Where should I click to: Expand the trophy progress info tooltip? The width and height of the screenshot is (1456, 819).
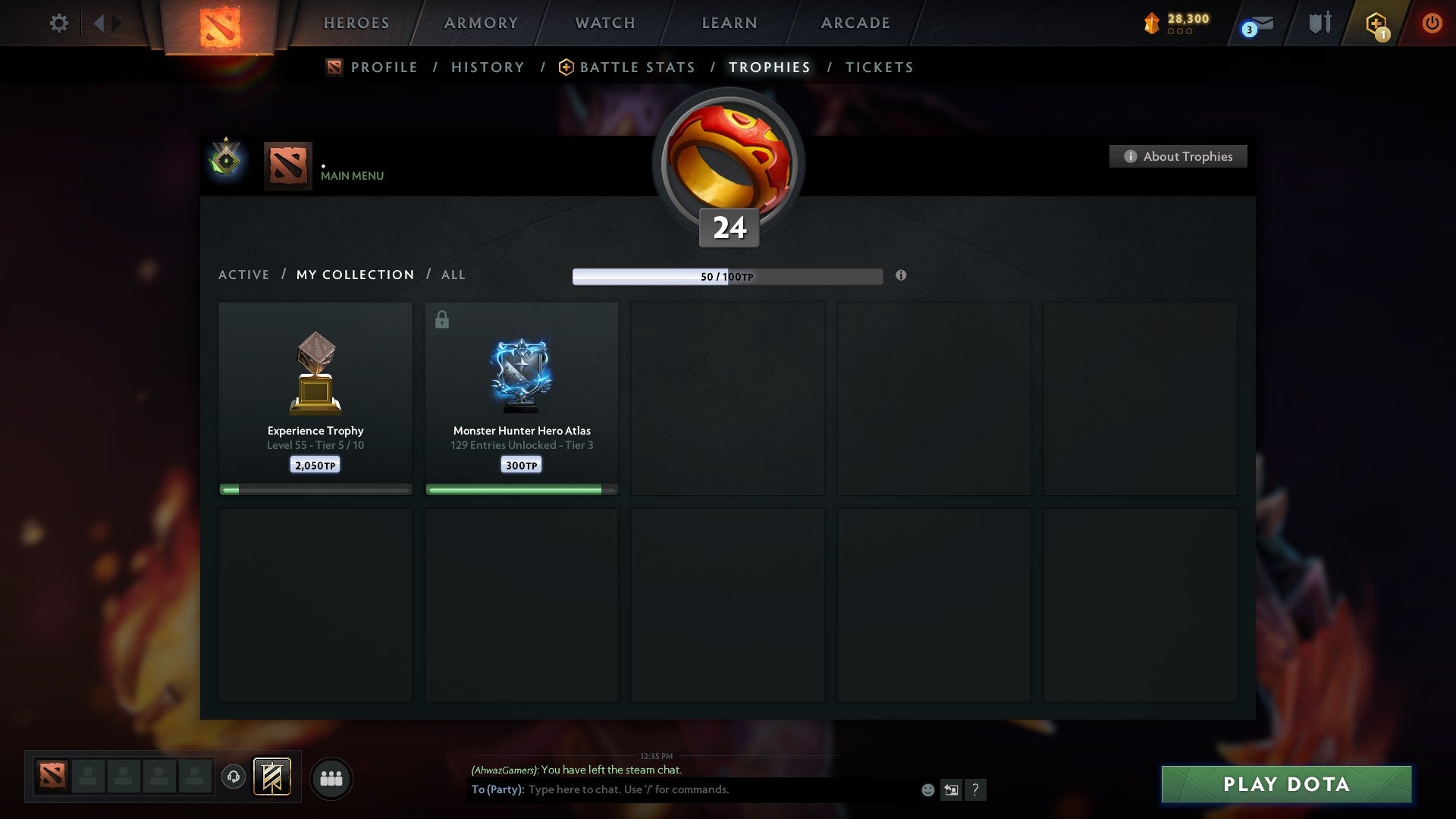(x=901, y=276)
